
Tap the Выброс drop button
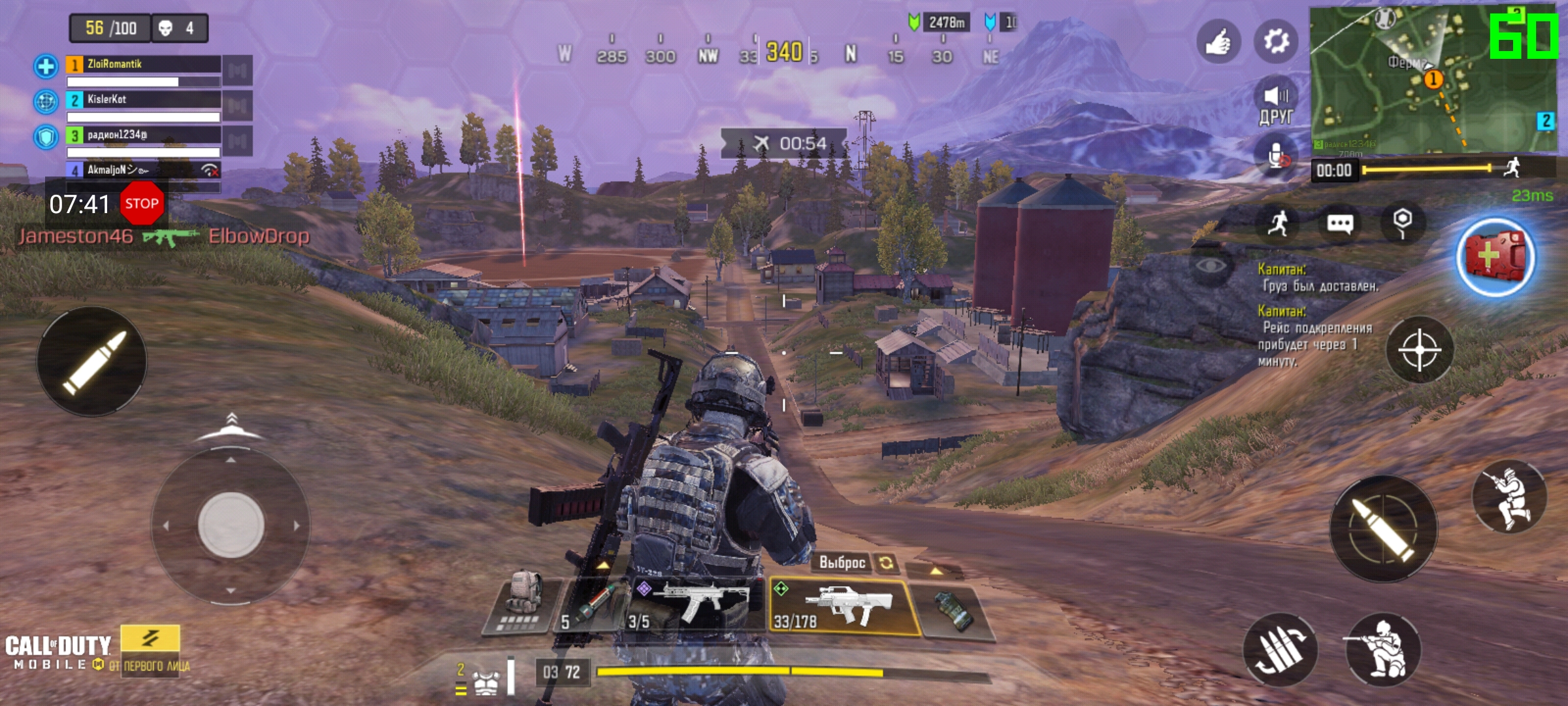(x=843, y=562)
